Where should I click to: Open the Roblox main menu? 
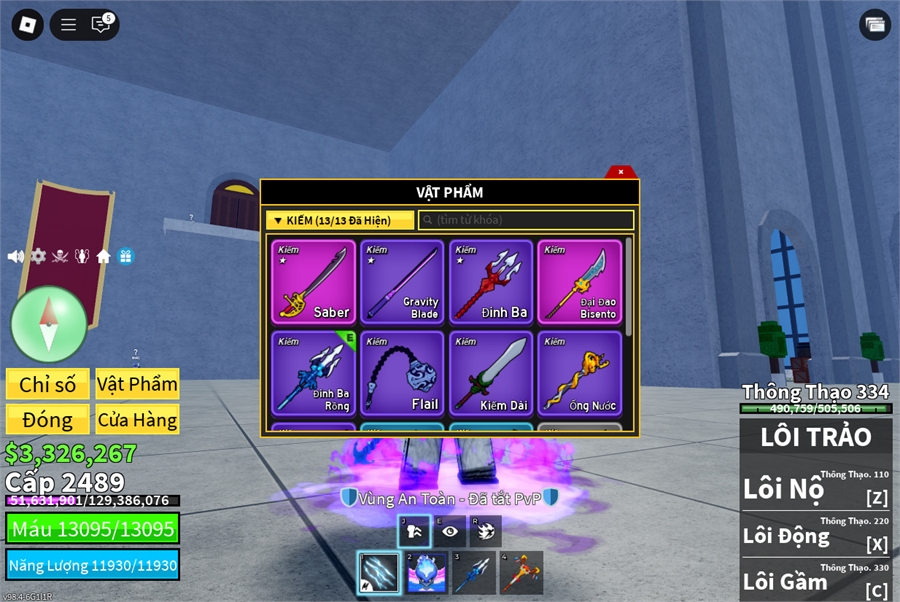27,25
